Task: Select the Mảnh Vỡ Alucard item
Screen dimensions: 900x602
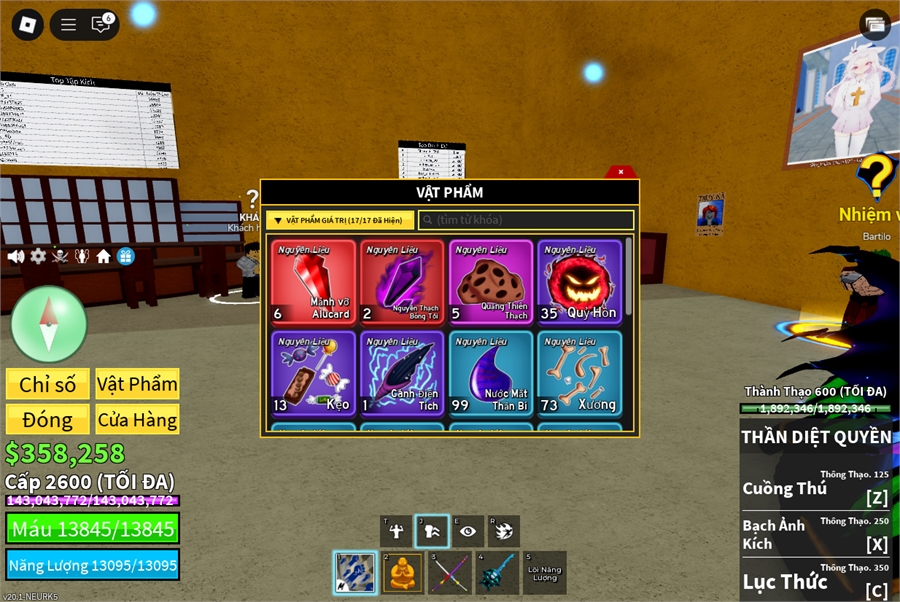Action: (x=313, y=282)
